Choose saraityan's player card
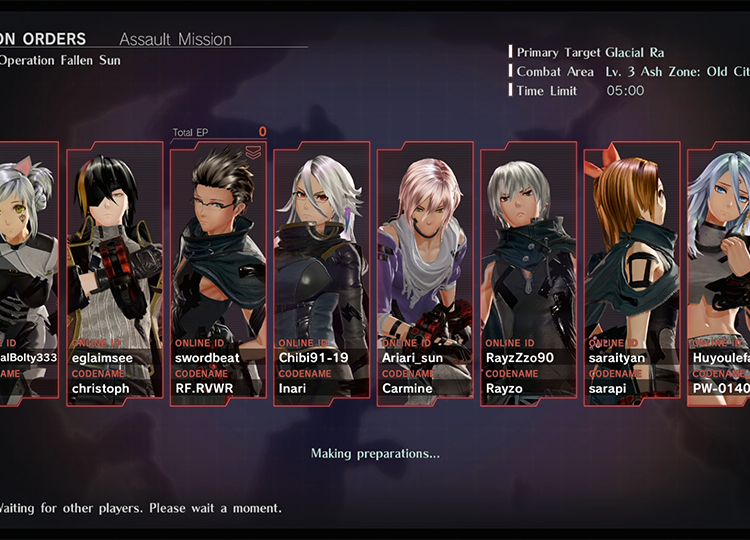 coord(631,273)
